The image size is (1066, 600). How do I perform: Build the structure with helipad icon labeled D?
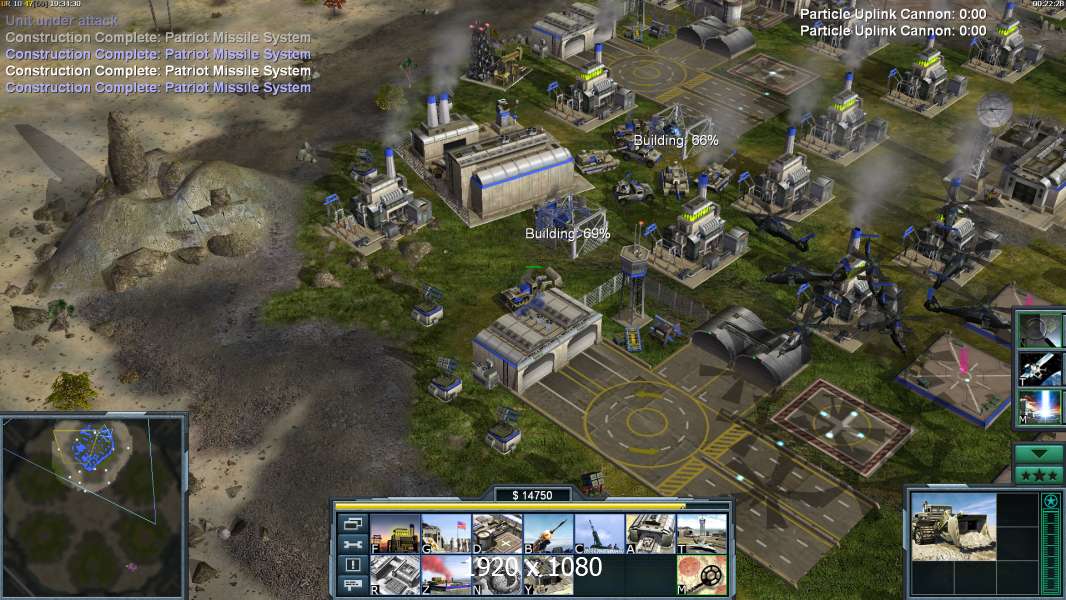[497, 534]
